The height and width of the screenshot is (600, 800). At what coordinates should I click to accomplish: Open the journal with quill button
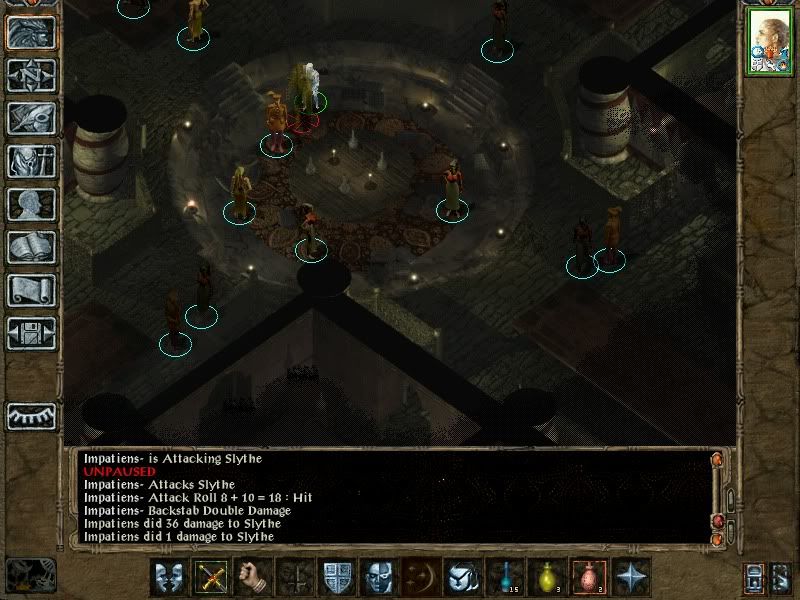coord(31,118)
